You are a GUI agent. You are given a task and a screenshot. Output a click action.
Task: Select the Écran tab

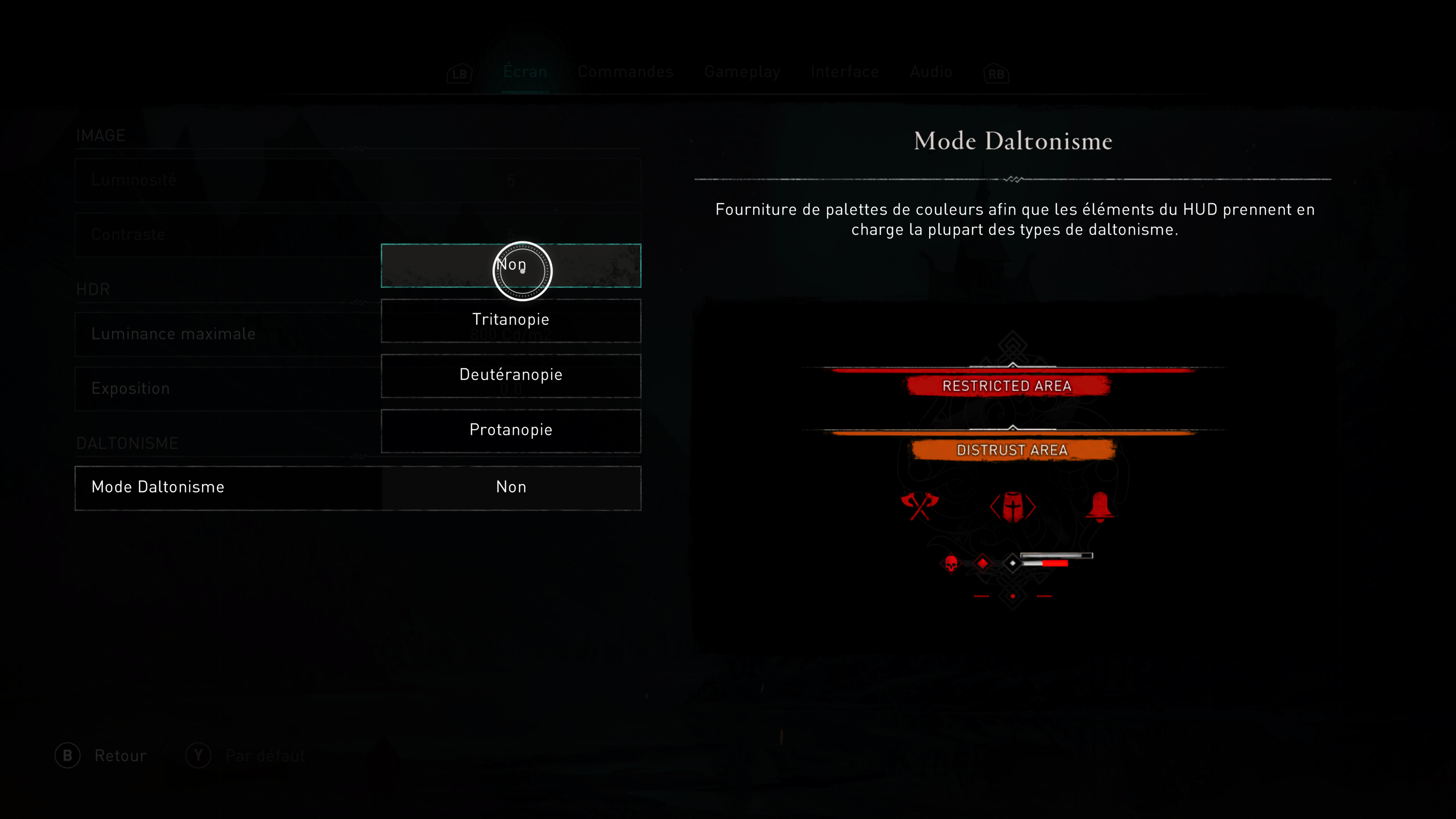[x=525, y=72]
